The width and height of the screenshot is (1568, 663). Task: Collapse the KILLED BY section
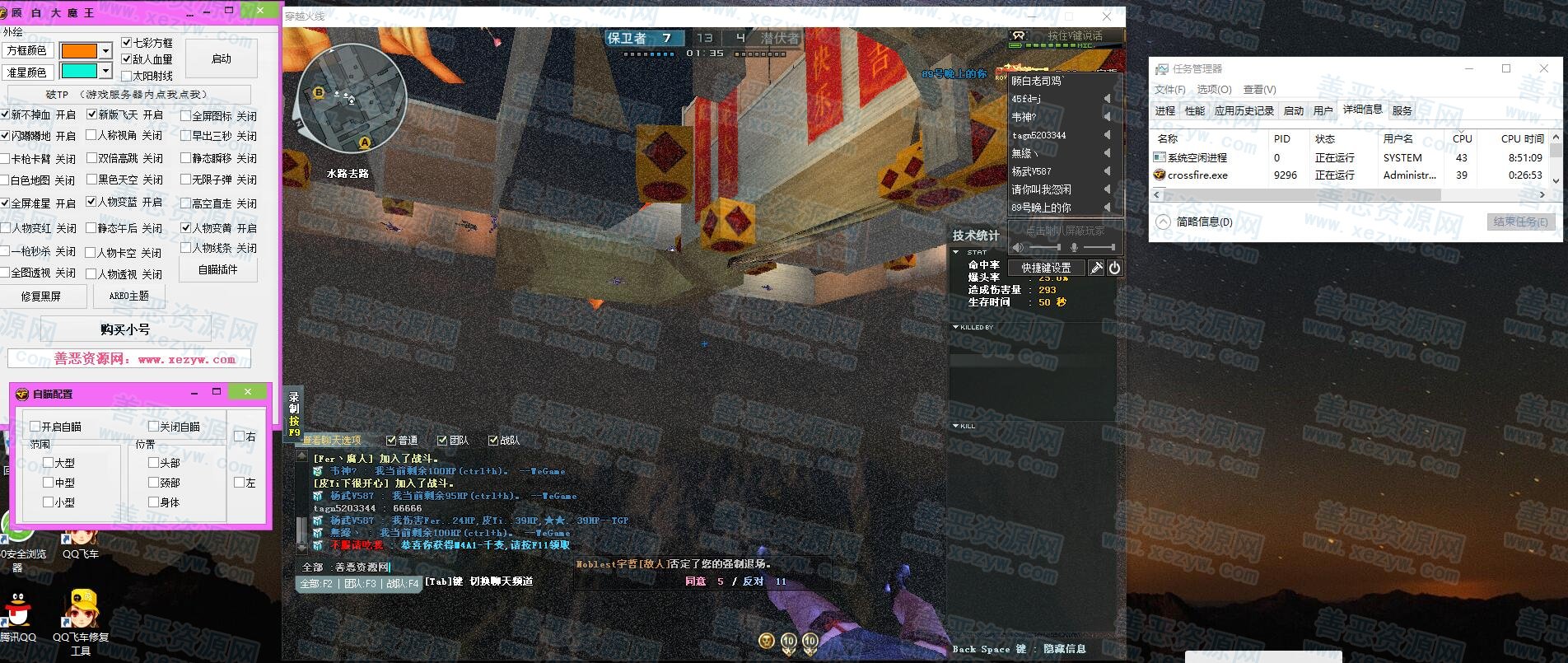click(x=955, y=327)
